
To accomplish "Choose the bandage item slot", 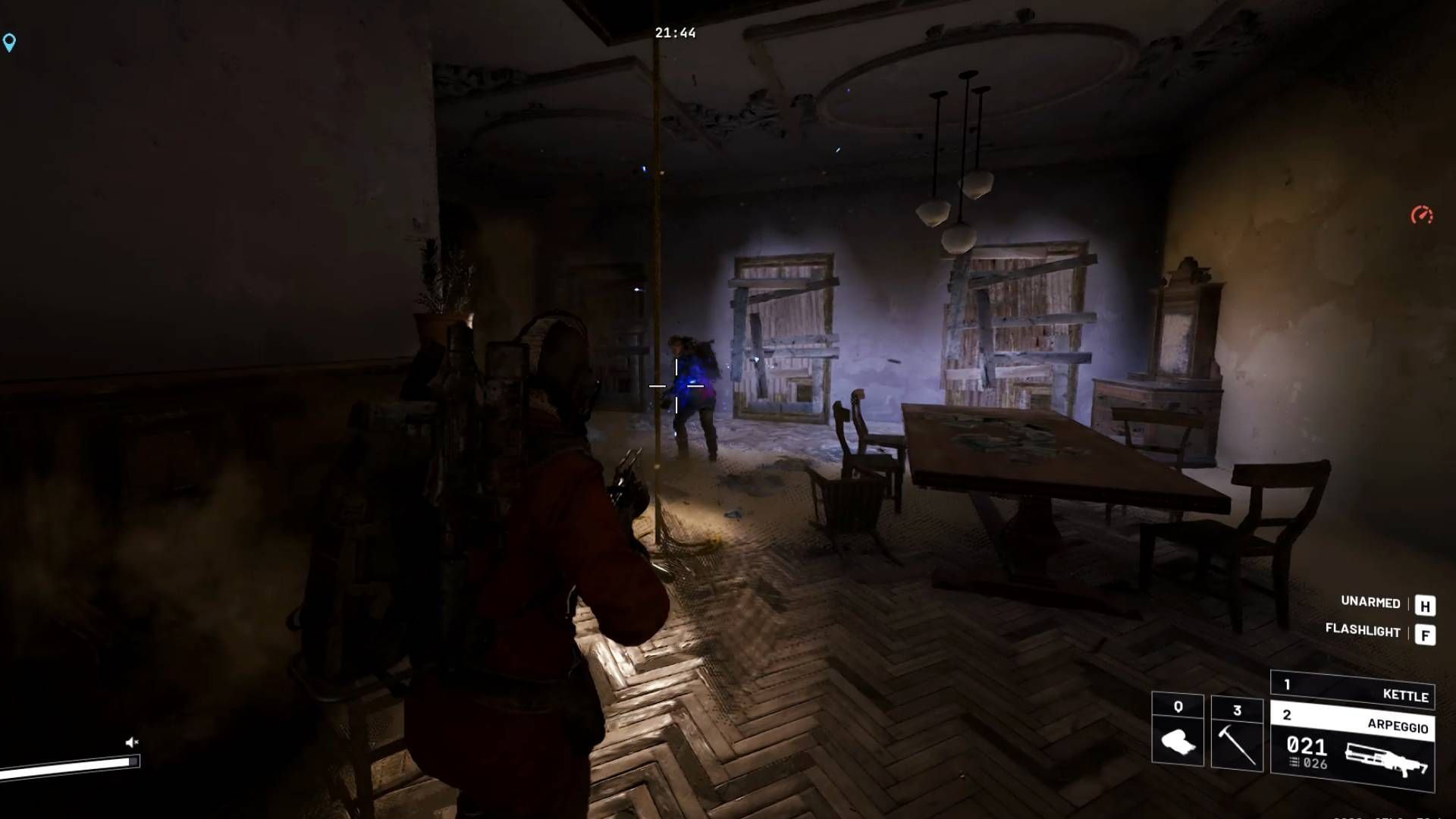I will [1178, 730].
